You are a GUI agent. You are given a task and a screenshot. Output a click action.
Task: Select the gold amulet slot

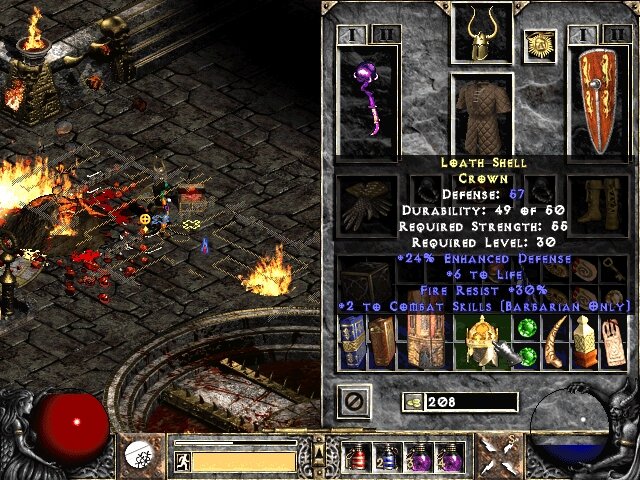(x=539, y=44)
